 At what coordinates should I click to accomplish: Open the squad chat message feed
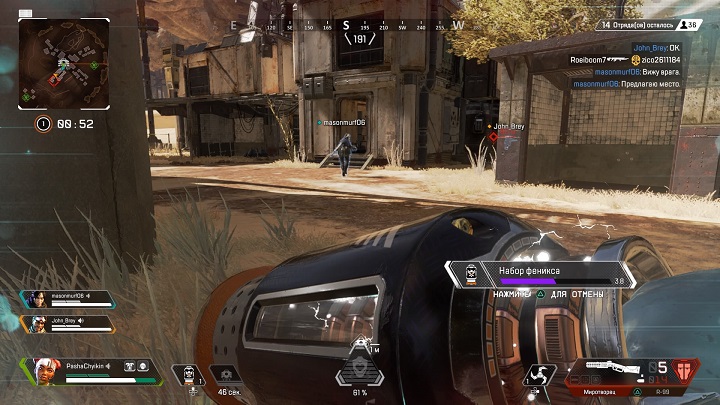[x=625, y=66]
